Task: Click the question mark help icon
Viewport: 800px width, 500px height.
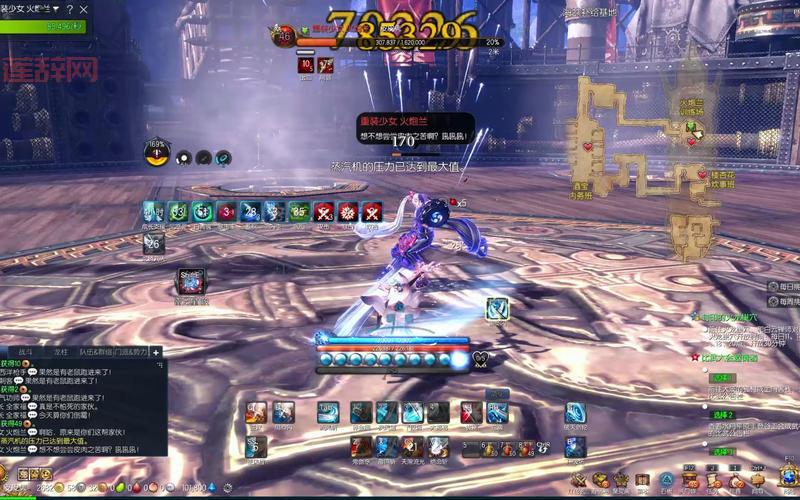Action: (69, 9)
